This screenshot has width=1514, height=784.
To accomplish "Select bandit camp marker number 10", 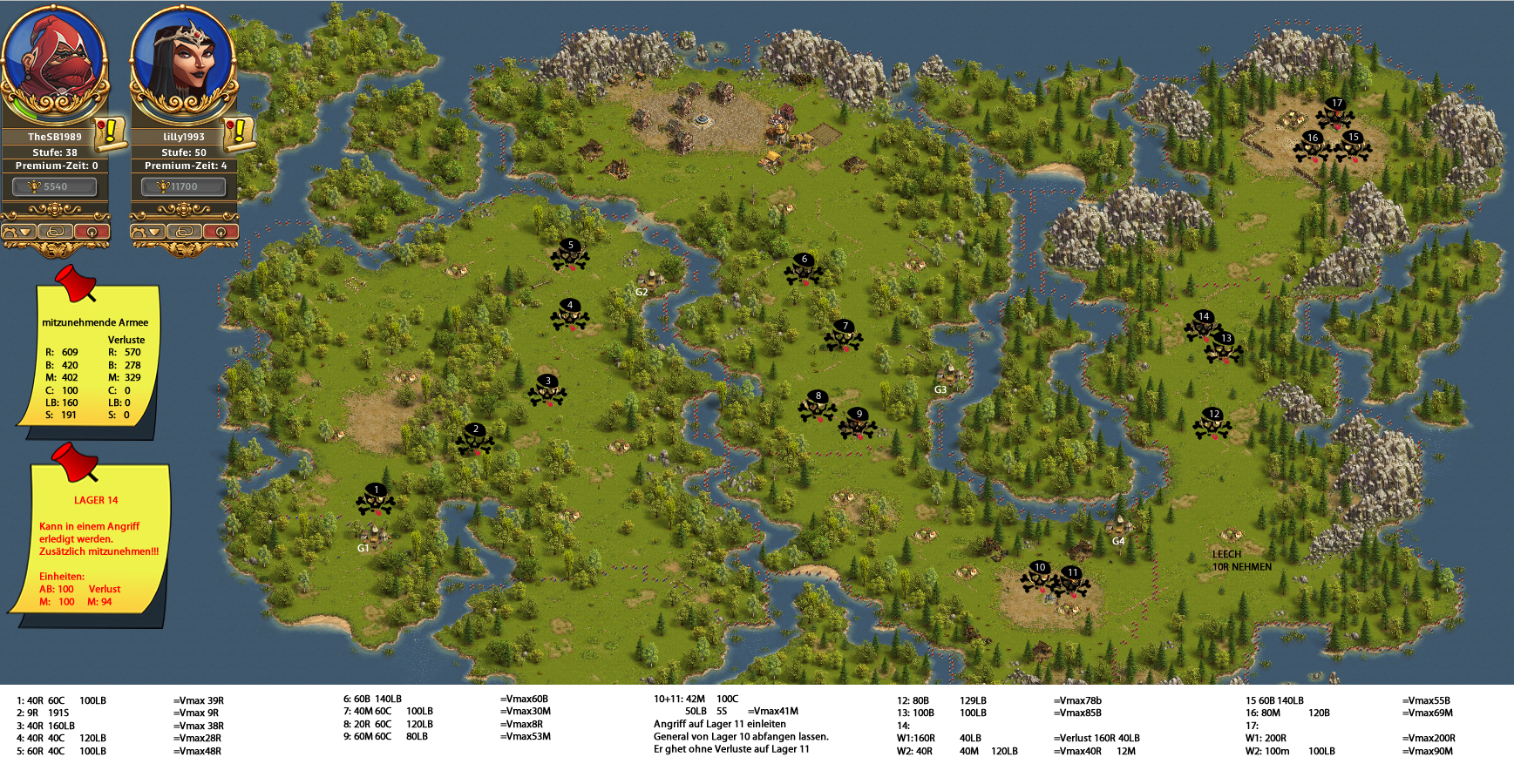I will (1038, 577).
